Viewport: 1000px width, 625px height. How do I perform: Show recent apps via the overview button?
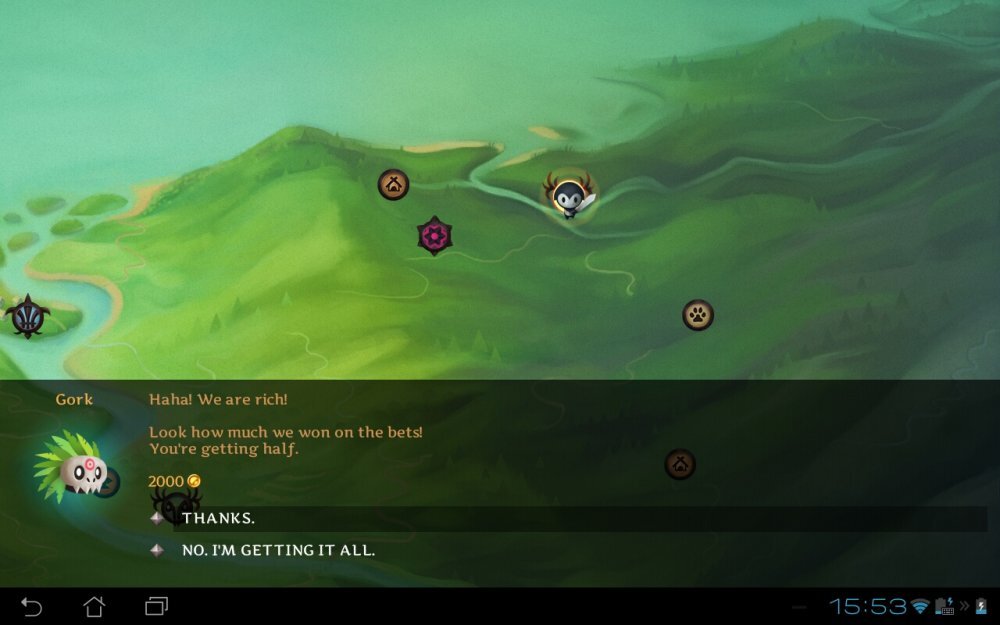click(x=156, y=606)
